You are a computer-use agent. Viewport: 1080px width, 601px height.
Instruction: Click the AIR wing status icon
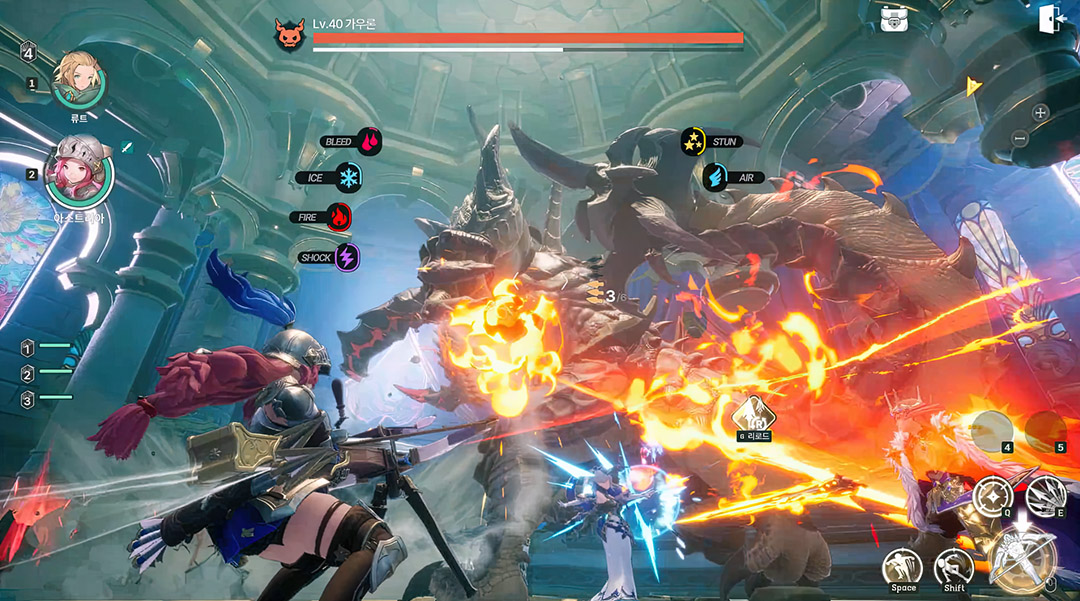(x=715, y=177)
